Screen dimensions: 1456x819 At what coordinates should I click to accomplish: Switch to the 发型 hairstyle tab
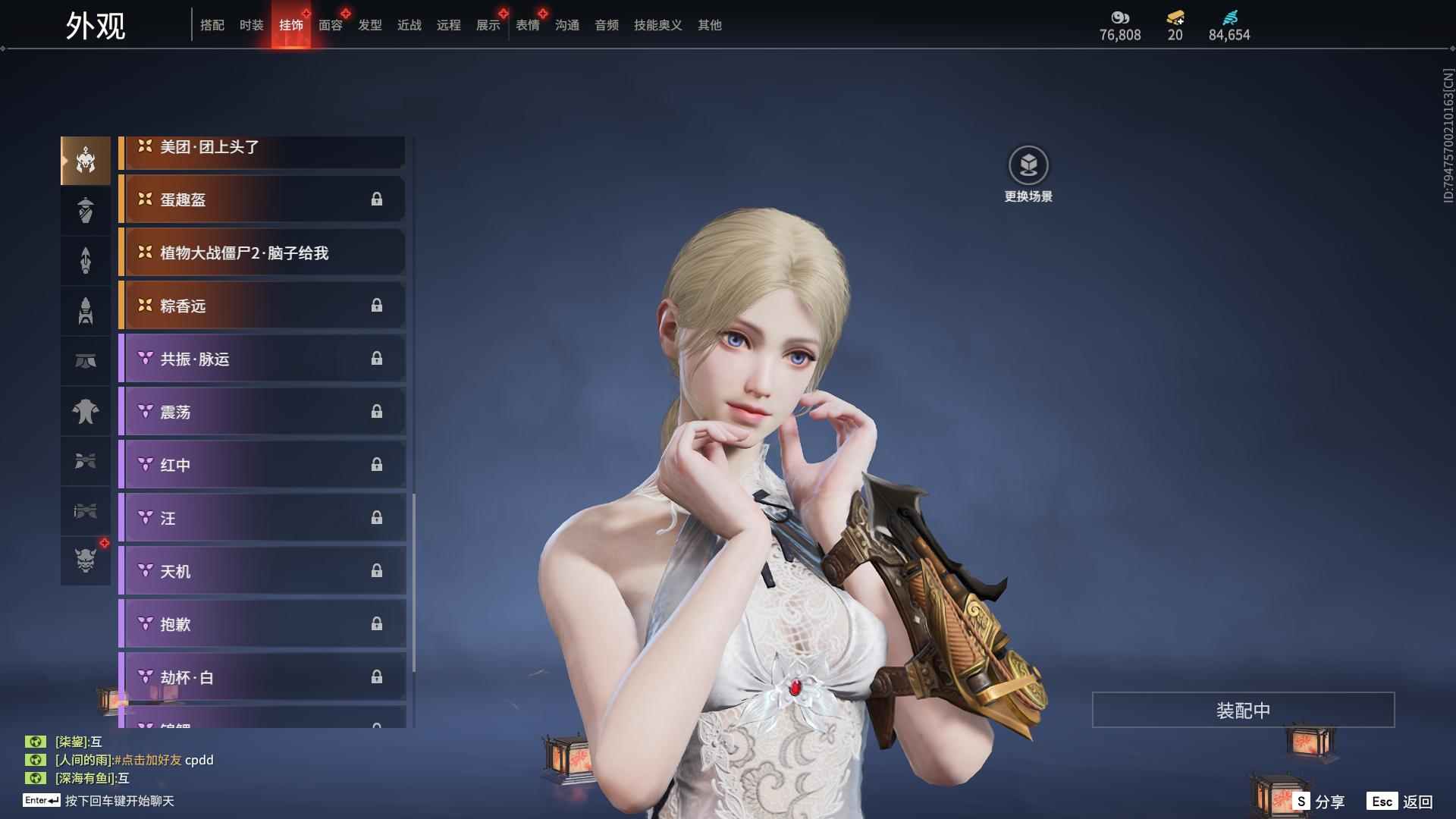[x=370, y=25]
